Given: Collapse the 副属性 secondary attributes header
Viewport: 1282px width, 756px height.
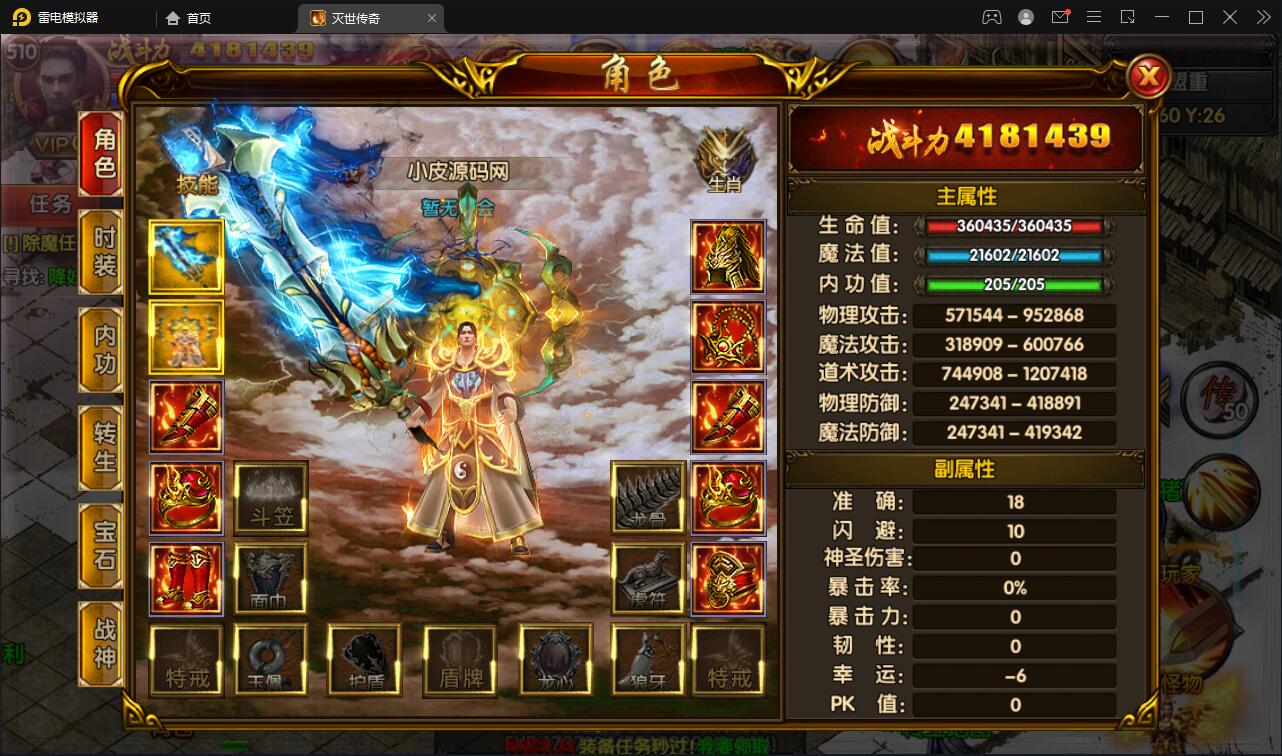Looking at the screenshot, I should [x=963, y=470].
